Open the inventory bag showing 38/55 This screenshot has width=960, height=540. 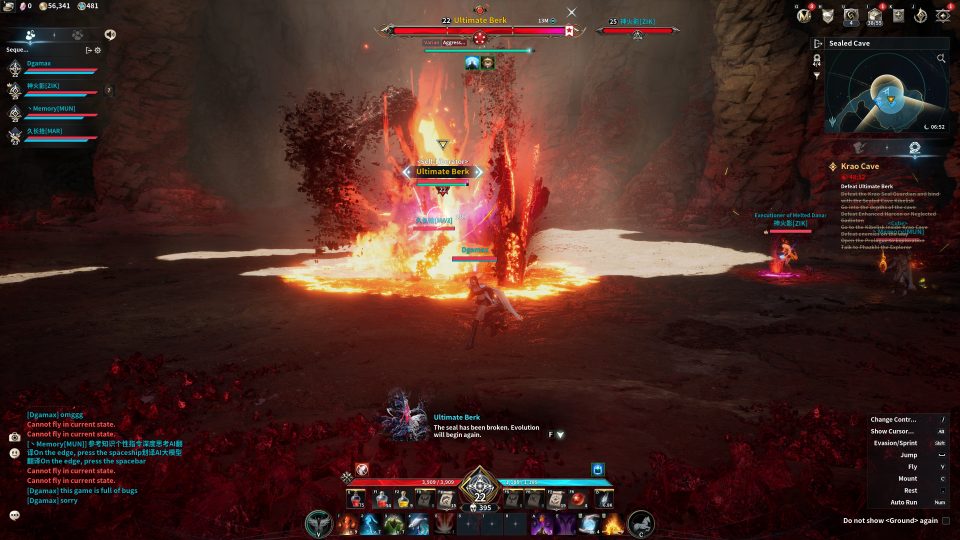pos(874,16)
